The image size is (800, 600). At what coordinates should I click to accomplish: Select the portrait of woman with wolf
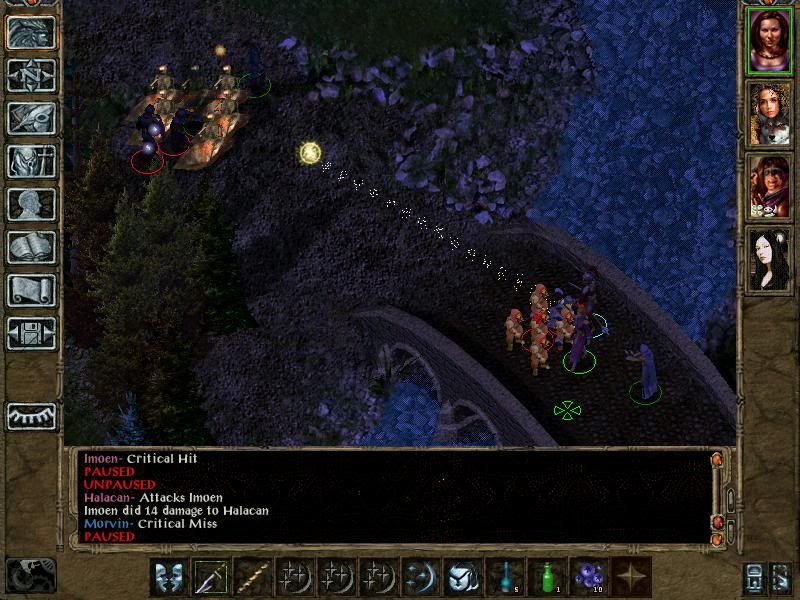(x=770, y=113)
